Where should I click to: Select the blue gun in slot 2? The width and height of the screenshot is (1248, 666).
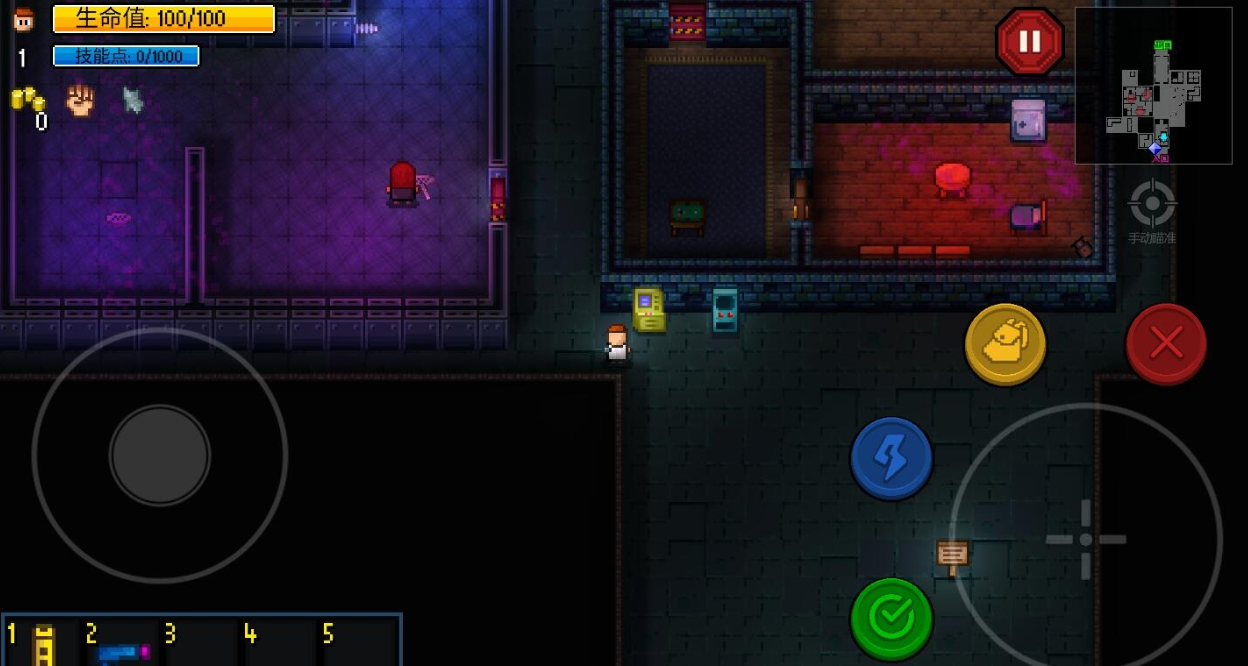click(x=122, y=650)
